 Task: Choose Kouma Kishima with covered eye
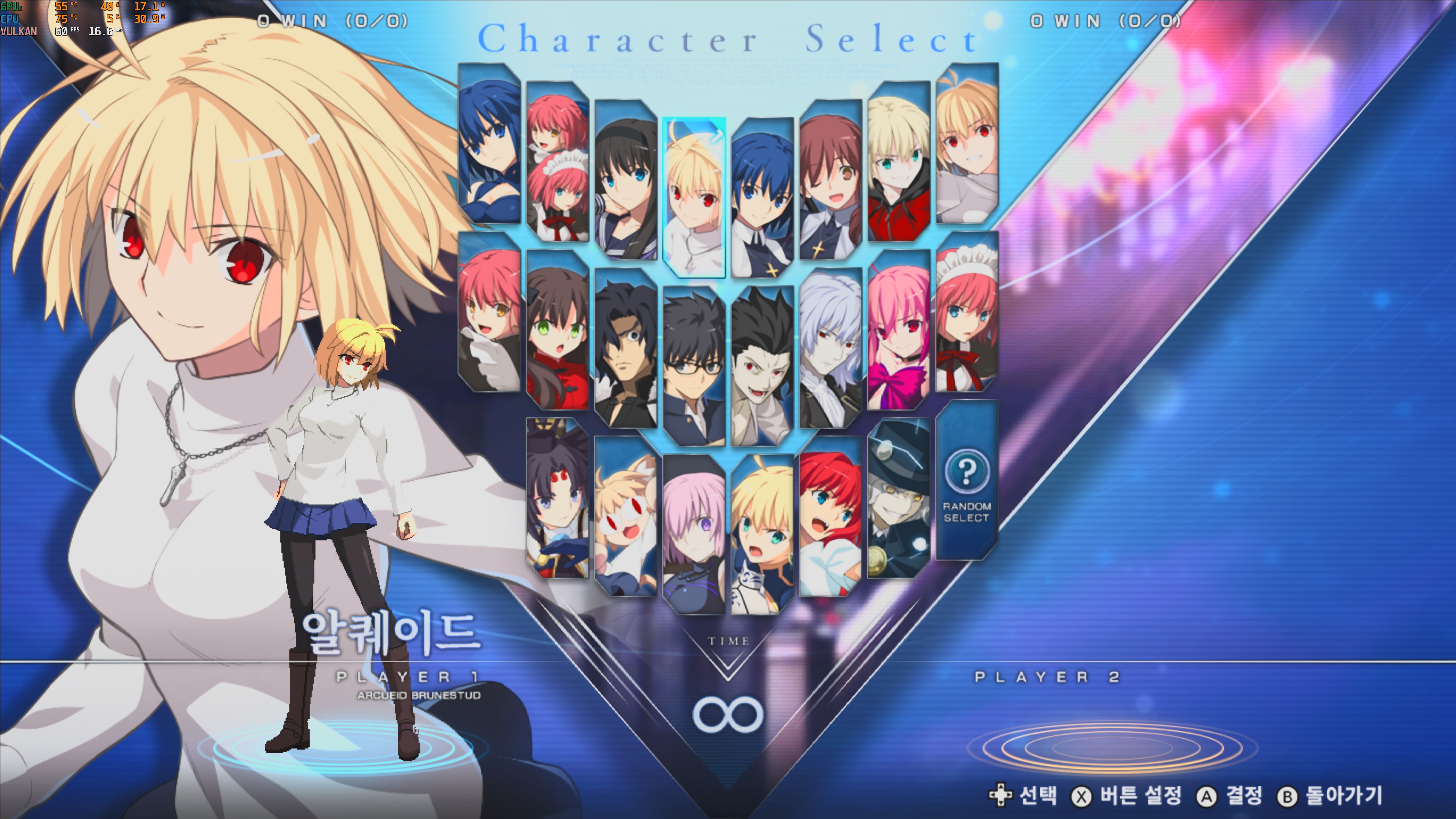(626, 348)
